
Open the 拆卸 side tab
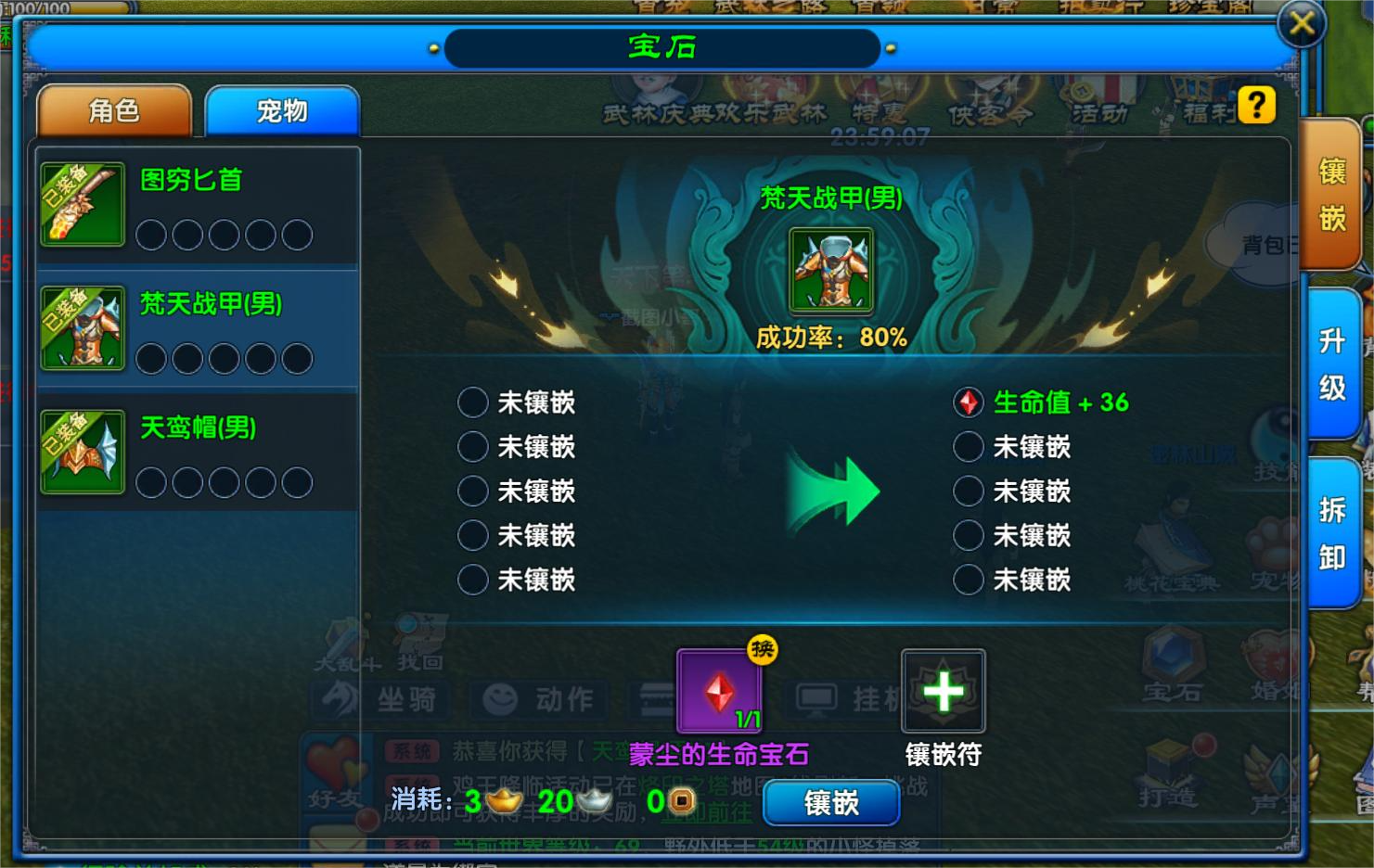coord(1331,533)
